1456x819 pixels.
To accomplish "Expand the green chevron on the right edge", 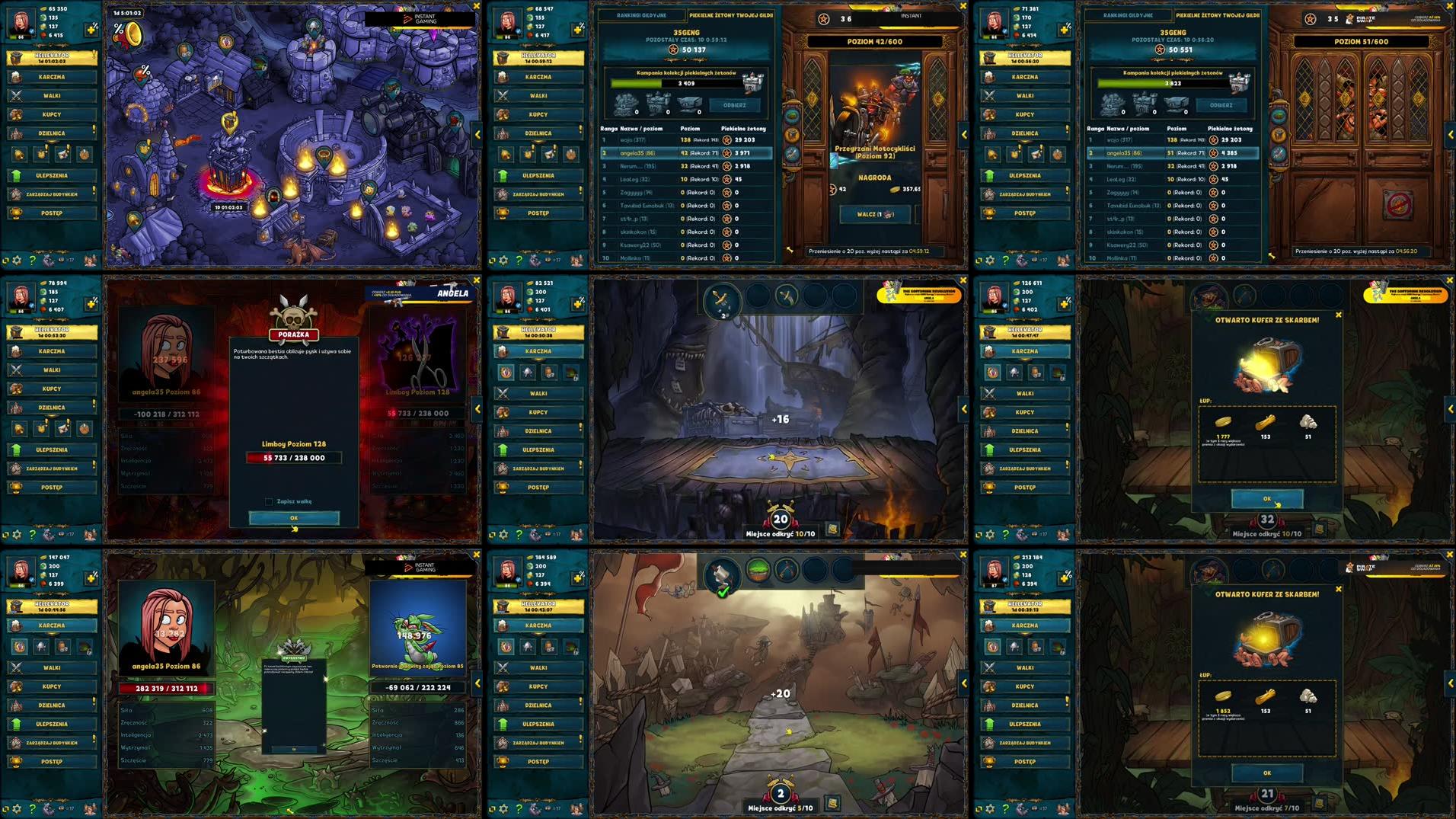I will [x=1449, y=408].
